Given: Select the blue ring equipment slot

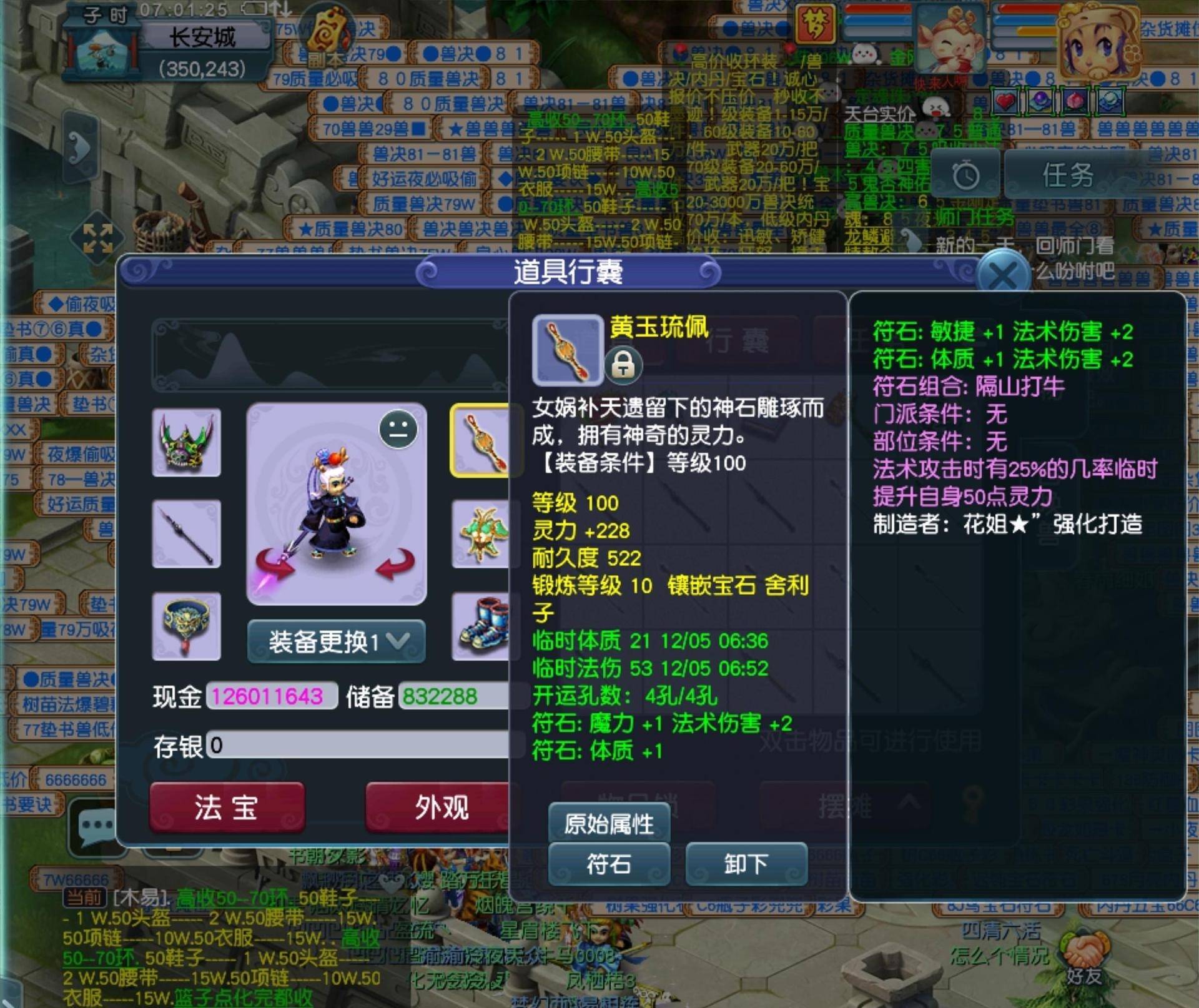Looking at the screenshot, I should [x=186, y=626].
